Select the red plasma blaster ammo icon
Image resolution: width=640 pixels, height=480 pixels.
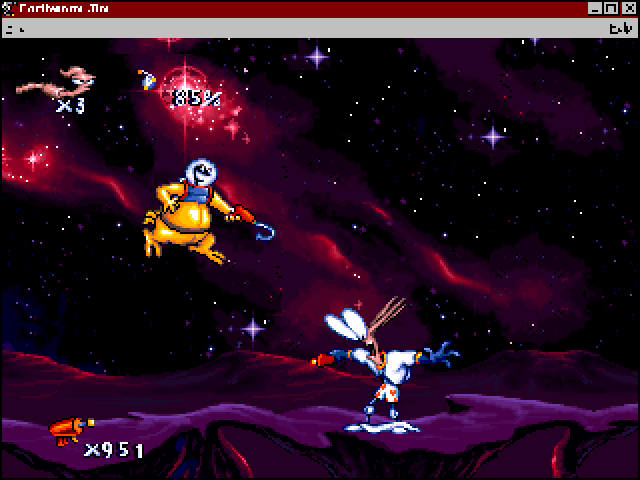(x=65, y=430)
